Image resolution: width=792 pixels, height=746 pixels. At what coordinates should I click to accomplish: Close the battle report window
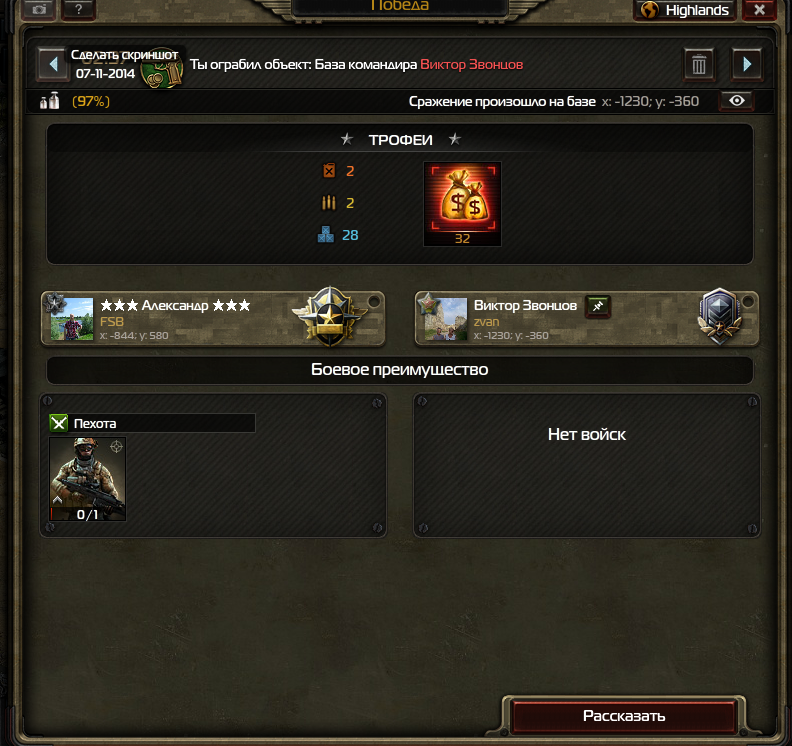tap(760, 10)
